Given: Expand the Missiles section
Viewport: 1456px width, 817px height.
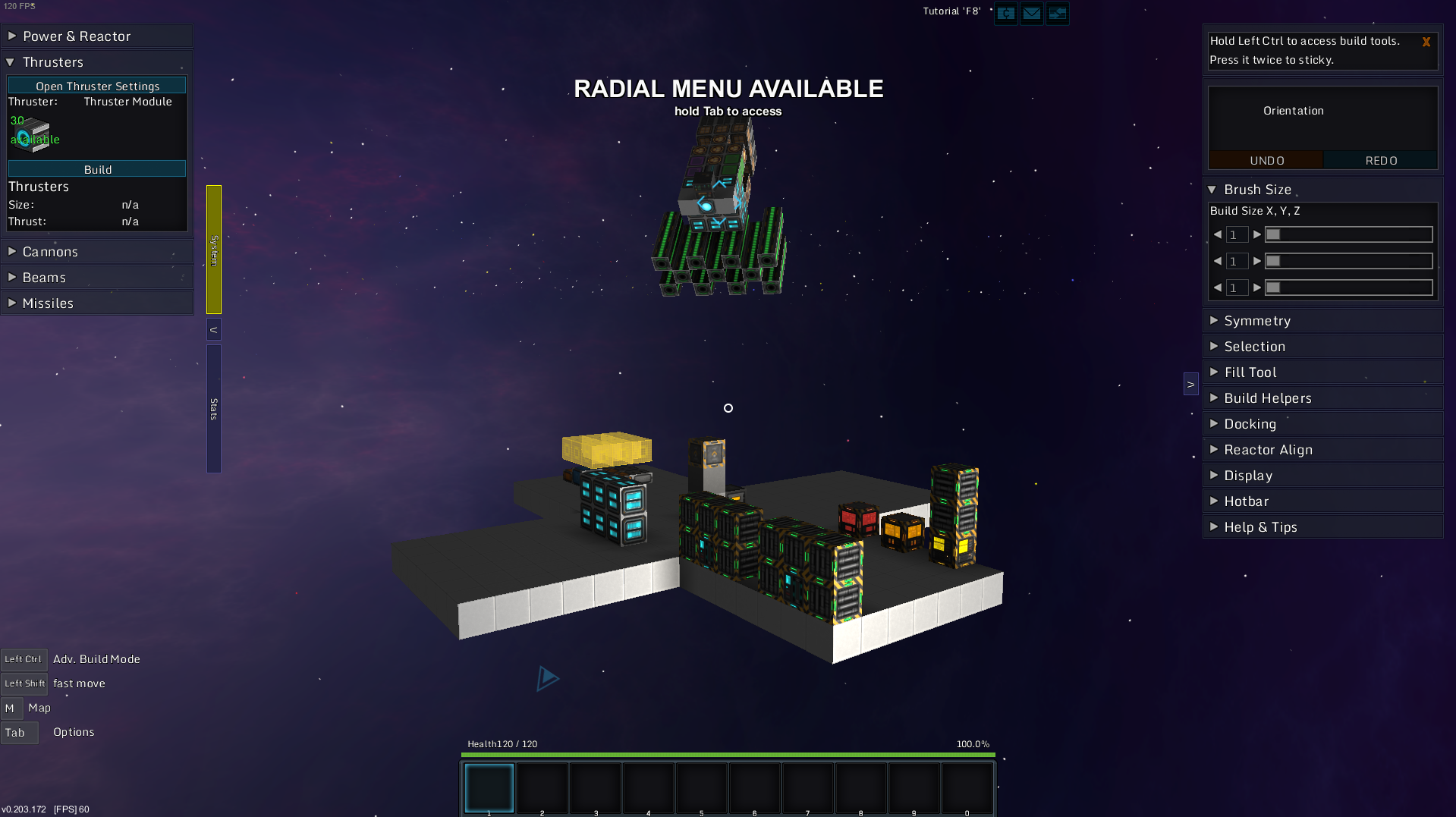Looking at the screenshot, I should pyautogui.click(x=48, y=303).
